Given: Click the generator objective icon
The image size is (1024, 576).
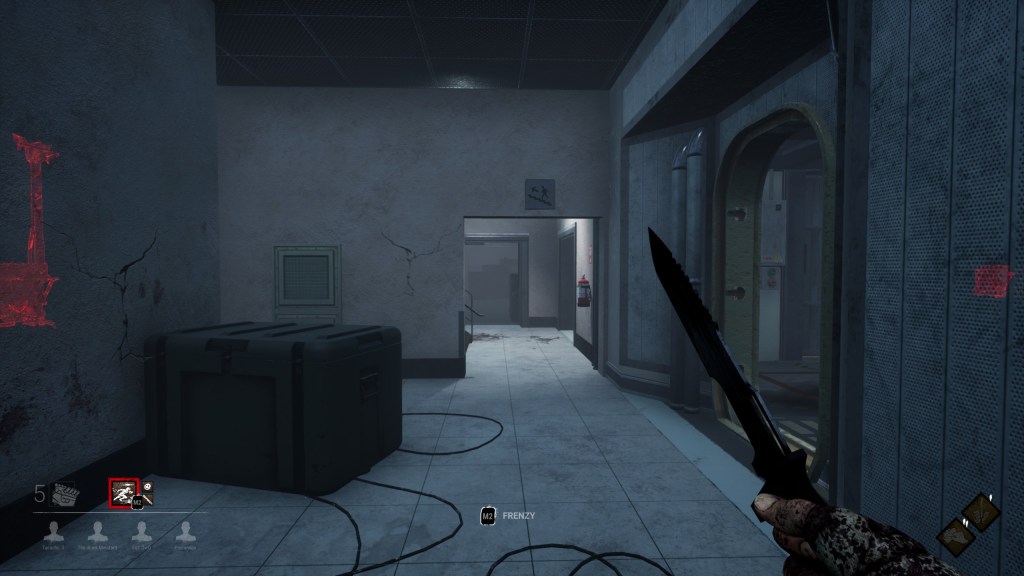Looking at the screenshot, I should (65, 493).
